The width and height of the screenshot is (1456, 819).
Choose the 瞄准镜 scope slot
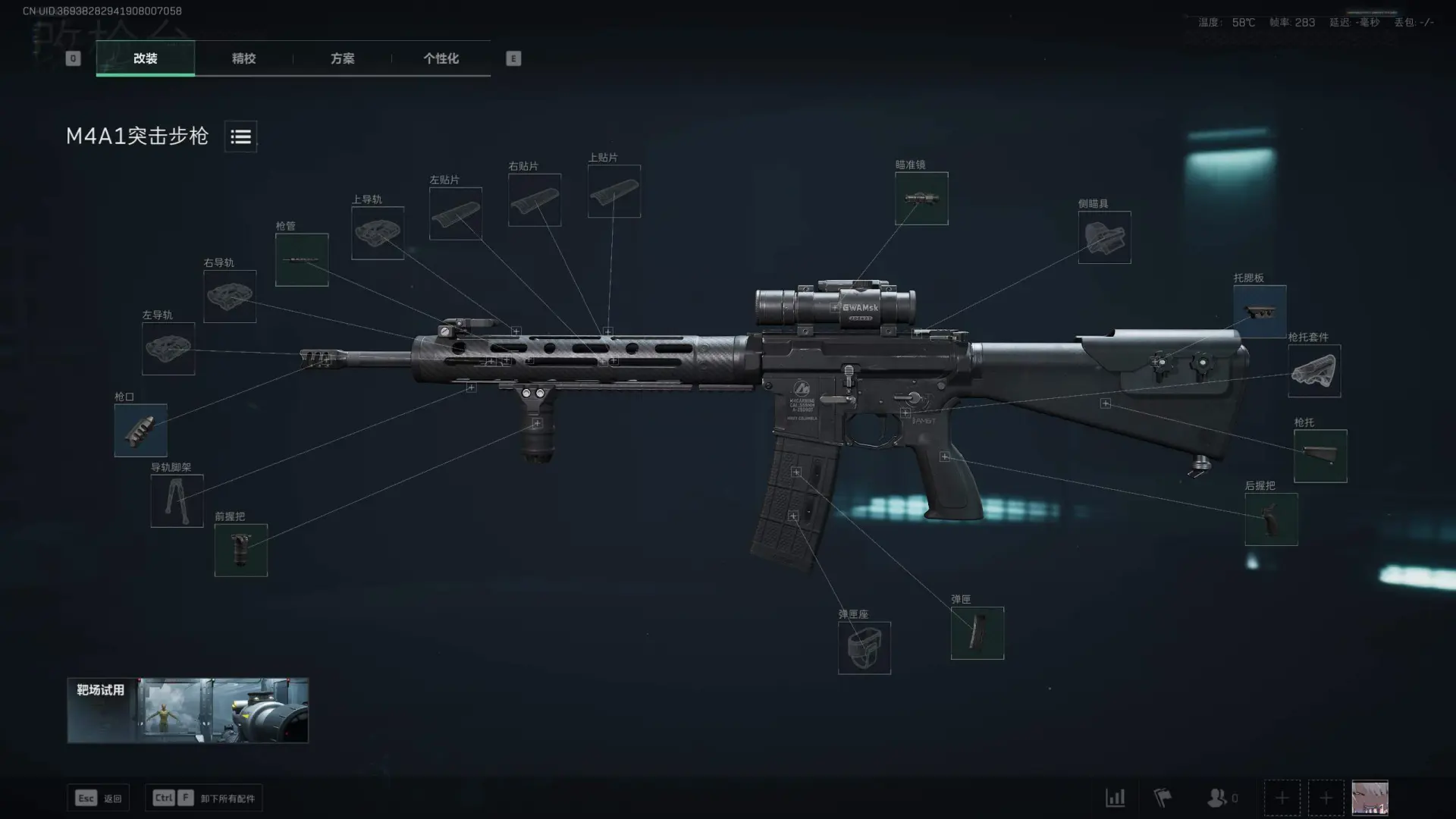[921, 199]
